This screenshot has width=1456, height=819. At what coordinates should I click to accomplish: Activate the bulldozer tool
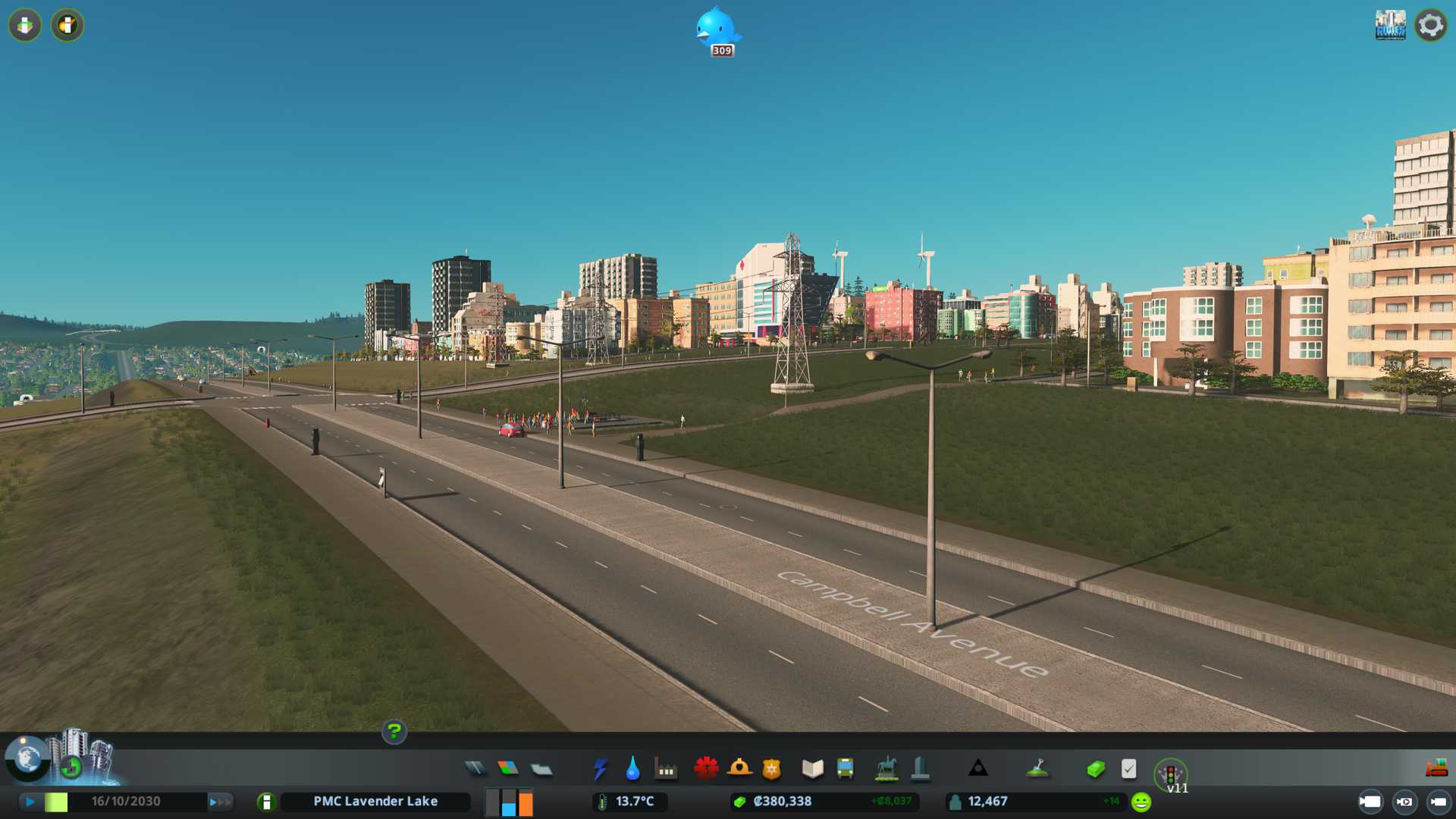click(x=1436, y=769)
